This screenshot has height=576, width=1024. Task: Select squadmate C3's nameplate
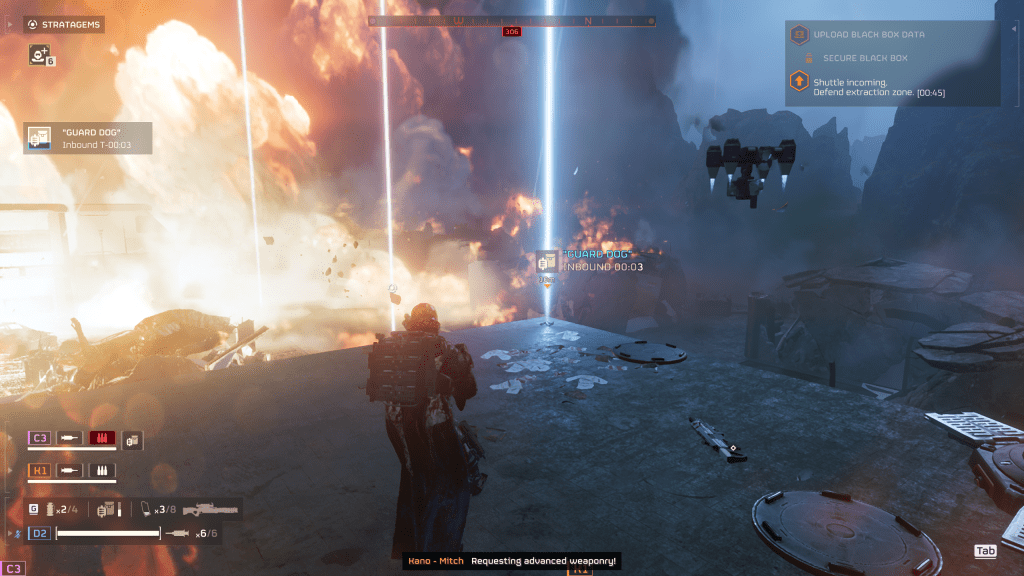pos(40,438)
